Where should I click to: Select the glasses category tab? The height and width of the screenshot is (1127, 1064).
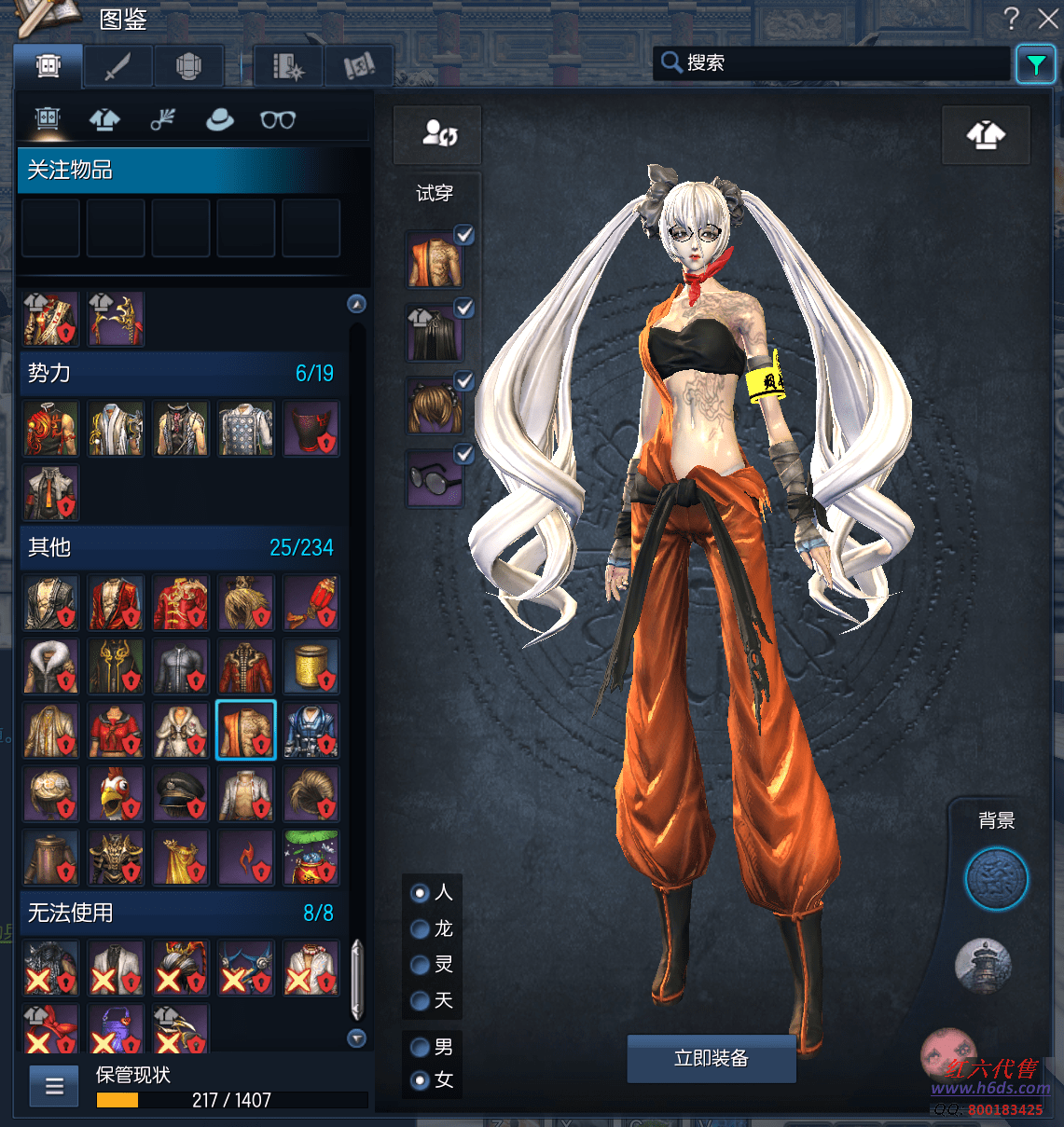coord(277,119)
